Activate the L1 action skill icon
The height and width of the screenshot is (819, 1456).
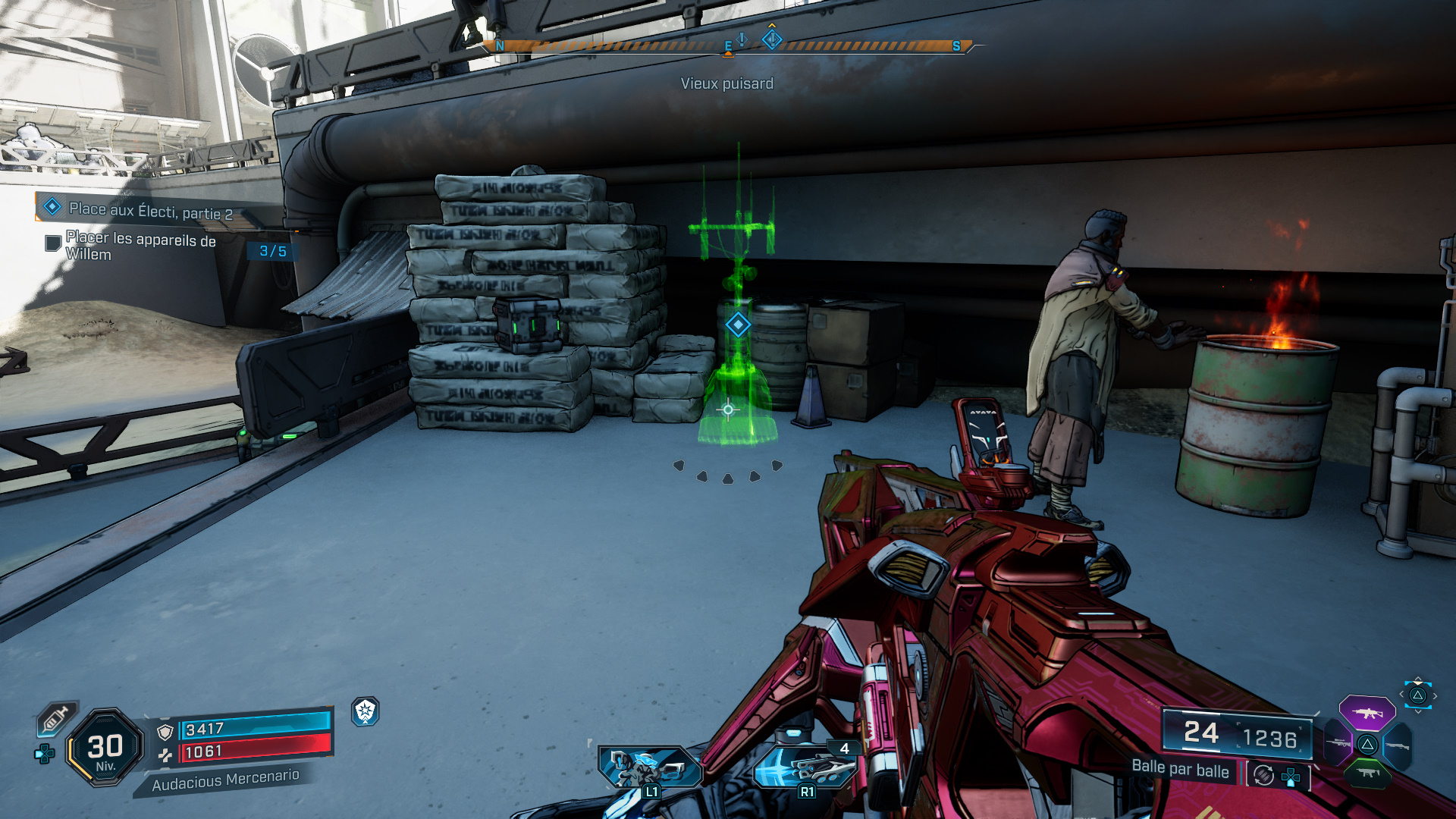tap(649, 767)
